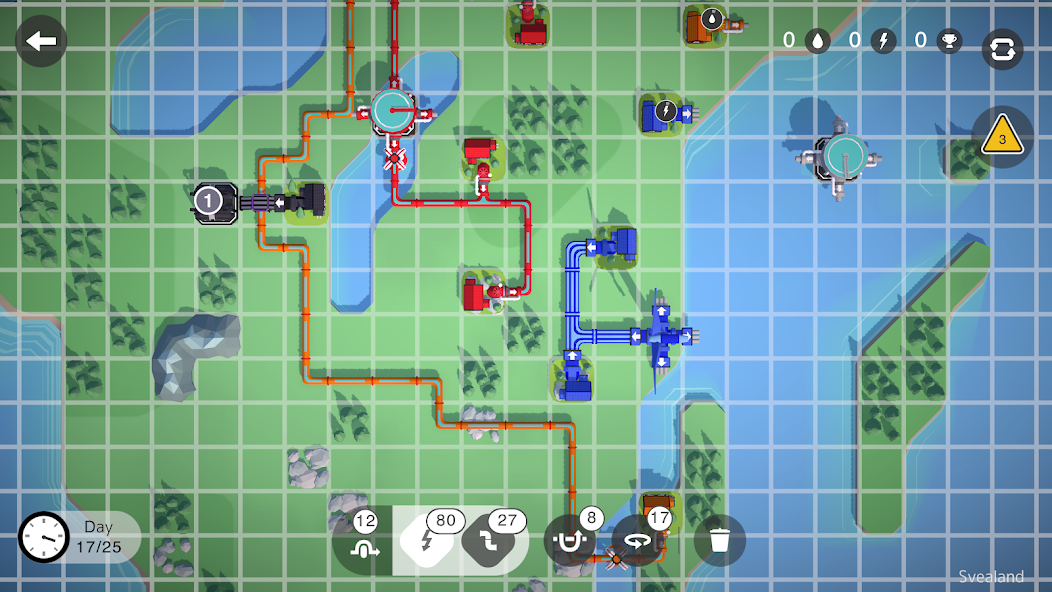
Task: Click the restart level cycle button
Action: pyautogui.click(x=1002, y=49)
